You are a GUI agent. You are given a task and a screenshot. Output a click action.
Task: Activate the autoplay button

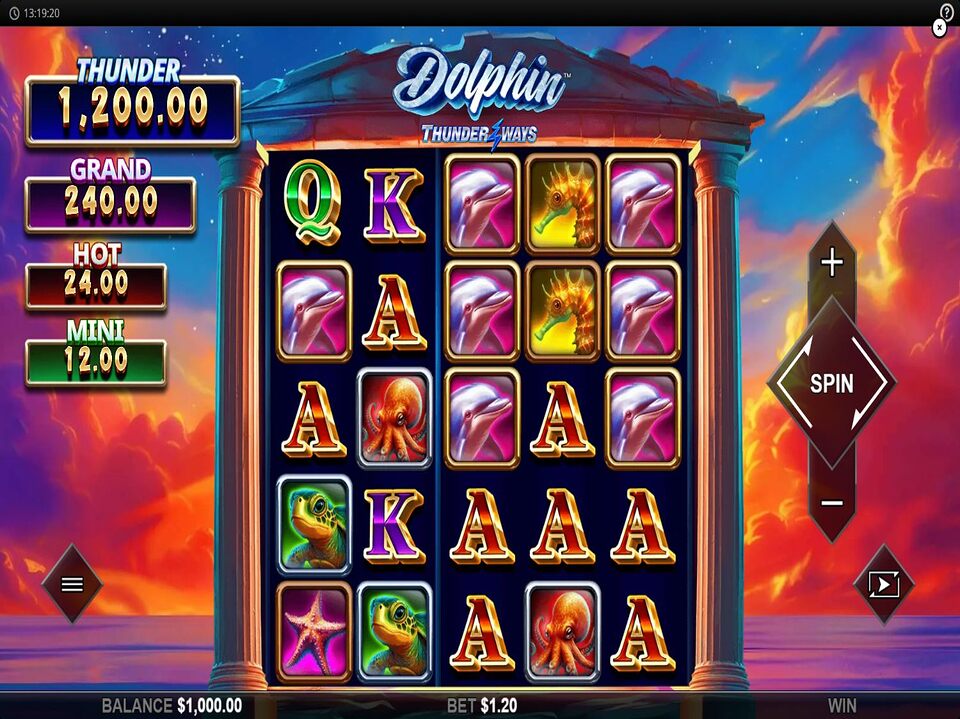884,584
